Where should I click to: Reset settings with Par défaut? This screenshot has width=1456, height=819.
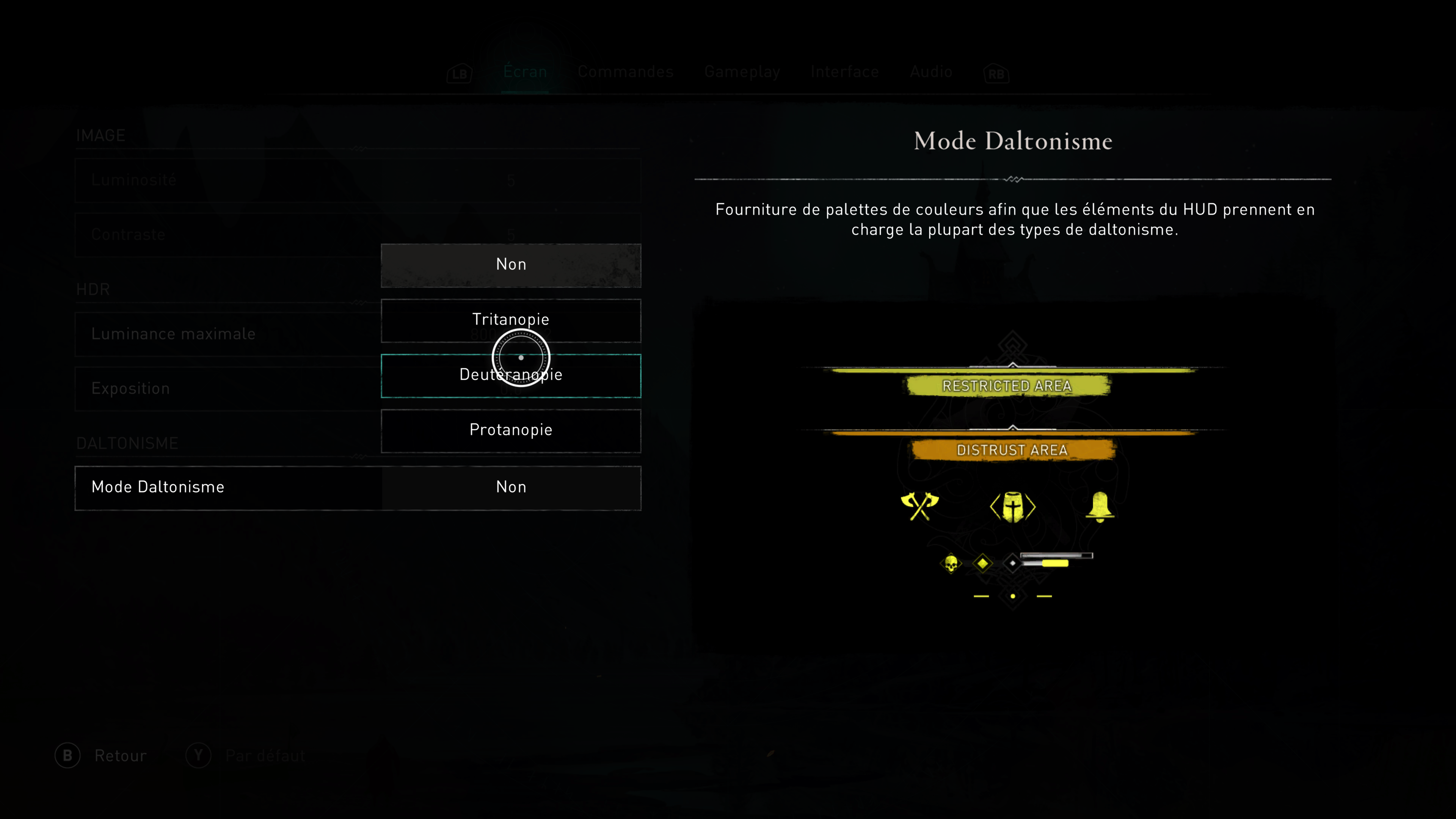(246, 756)
